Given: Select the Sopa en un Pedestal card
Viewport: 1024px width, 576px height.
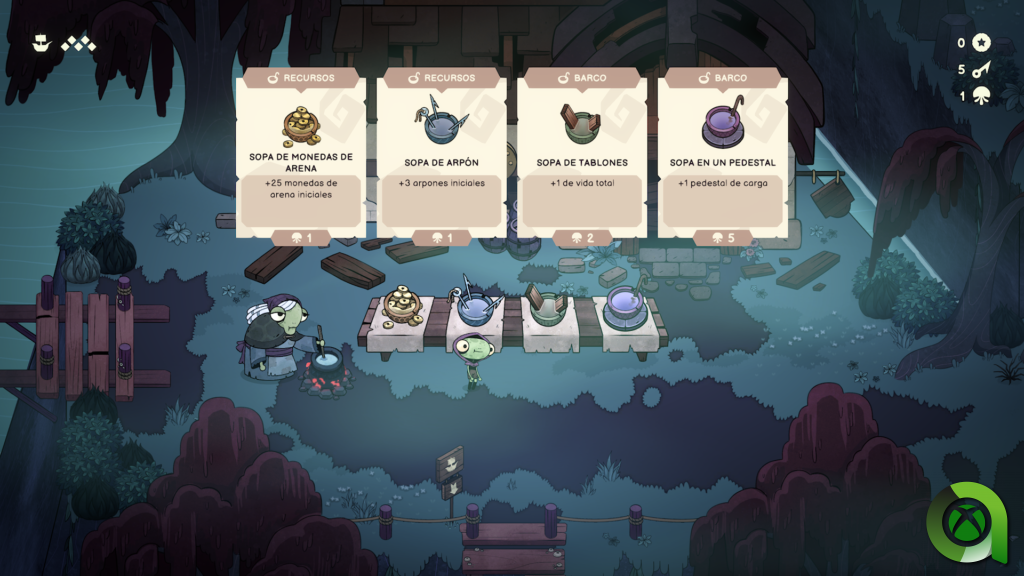Looking at the screenshot, I should 722,155.
